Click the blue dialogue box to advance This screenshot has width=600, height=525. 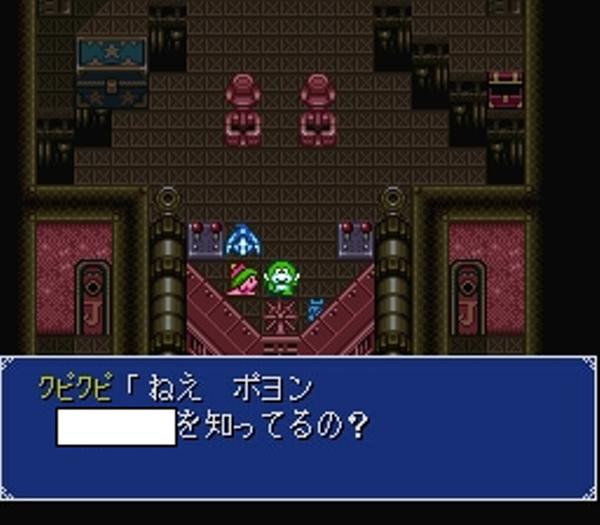coord(299,427)
